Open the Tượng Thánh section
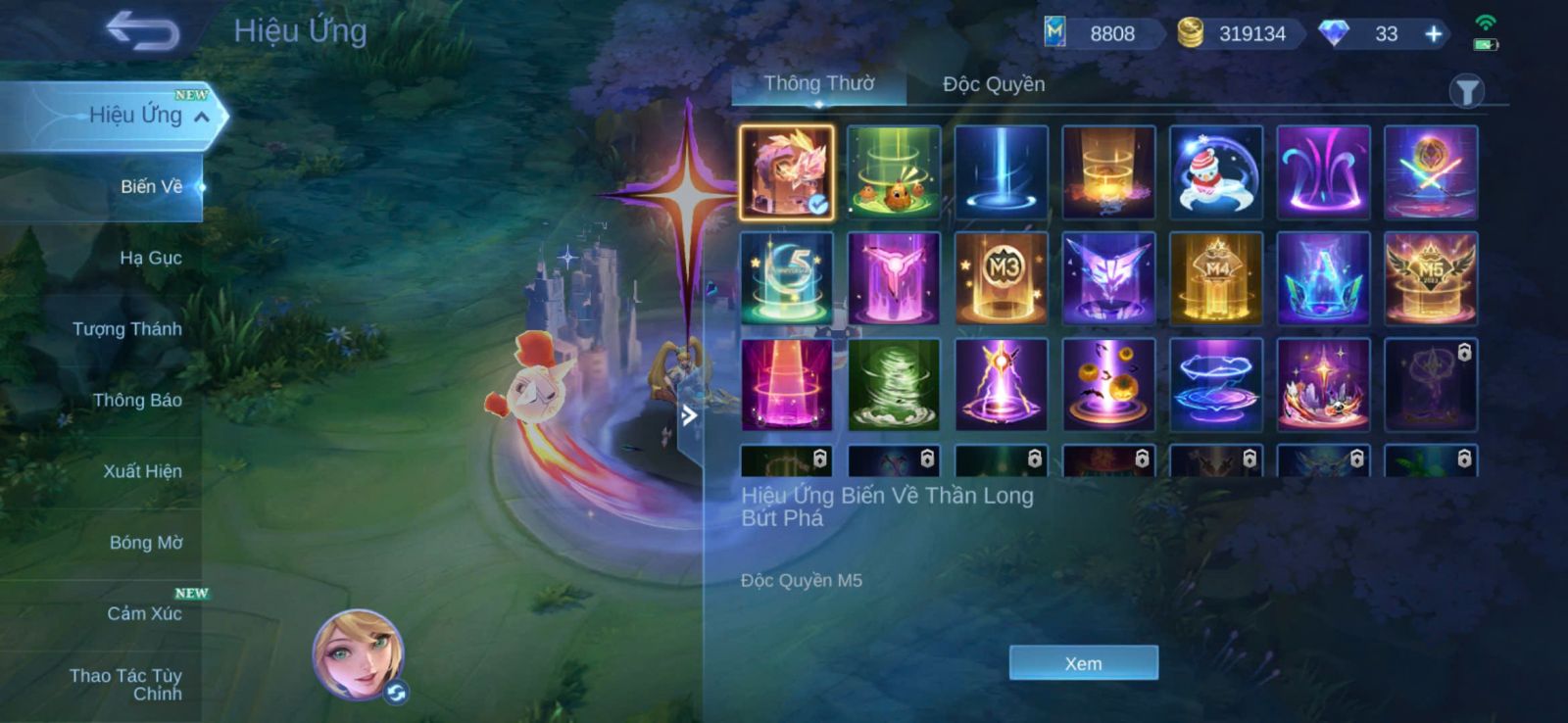 [126, 329]
